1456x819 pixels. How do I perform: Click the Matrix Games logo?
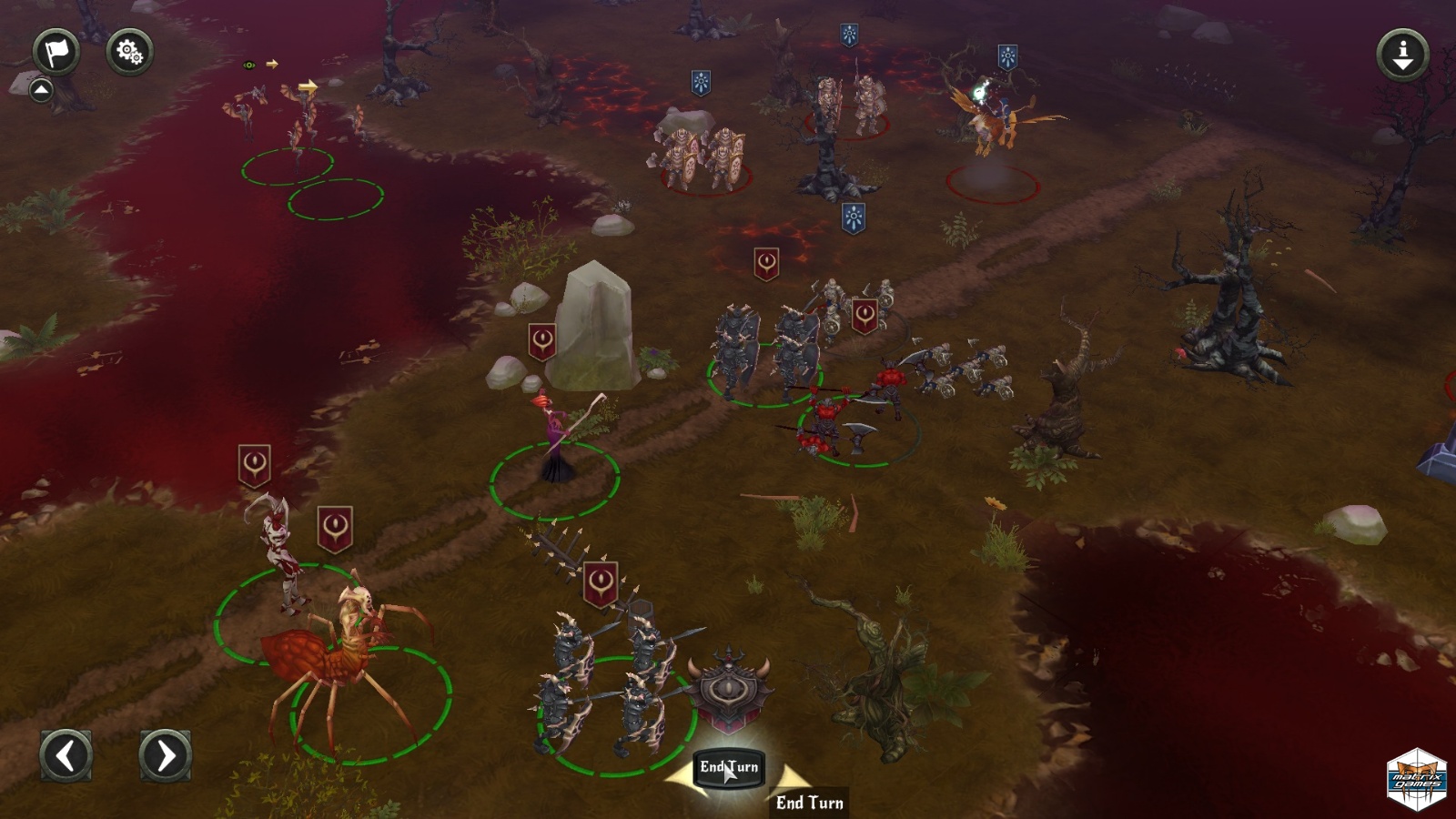point(1417,779)
